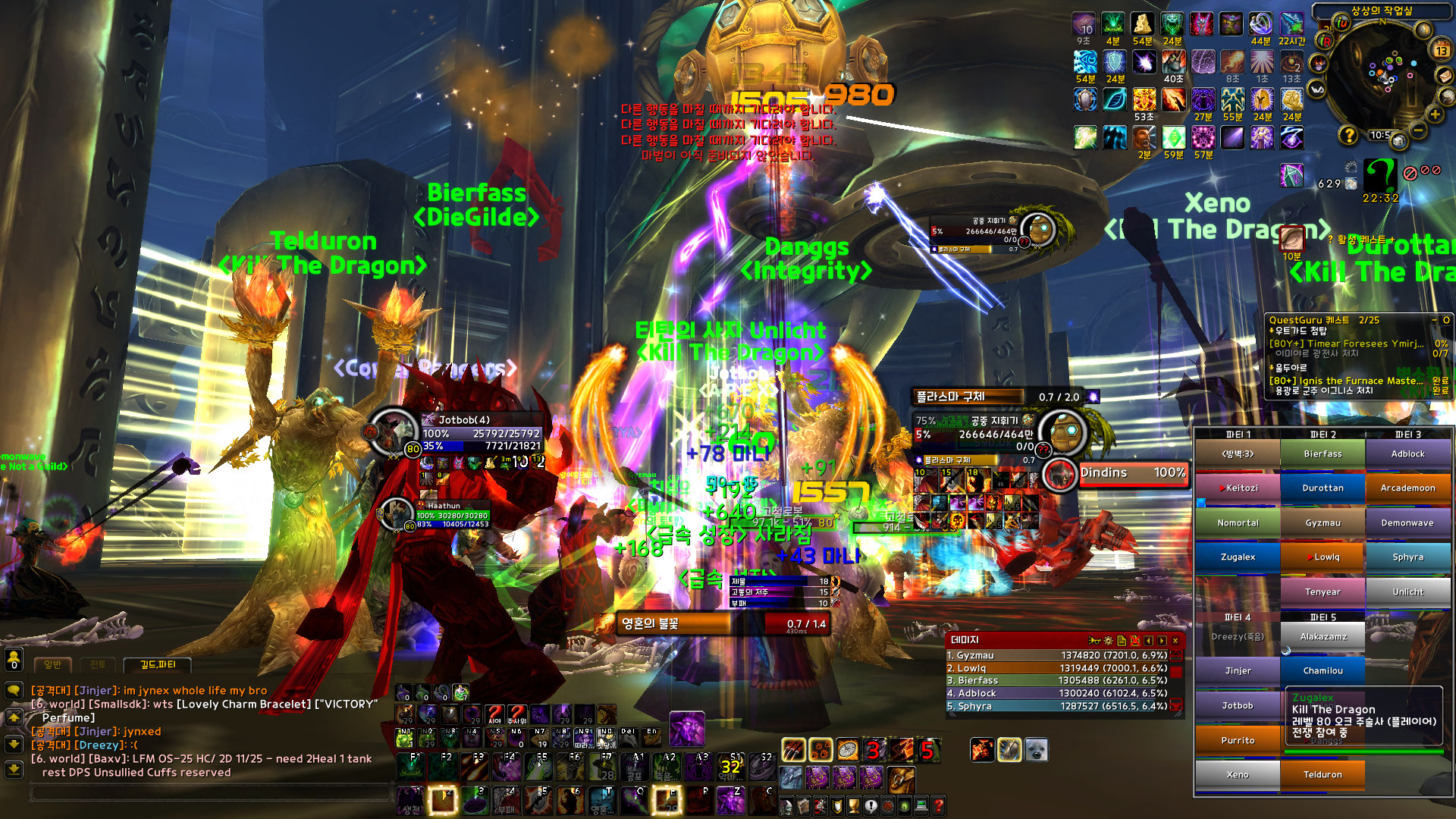
Task: Open the damage meter gear settings
Action: pos(1108,641)
